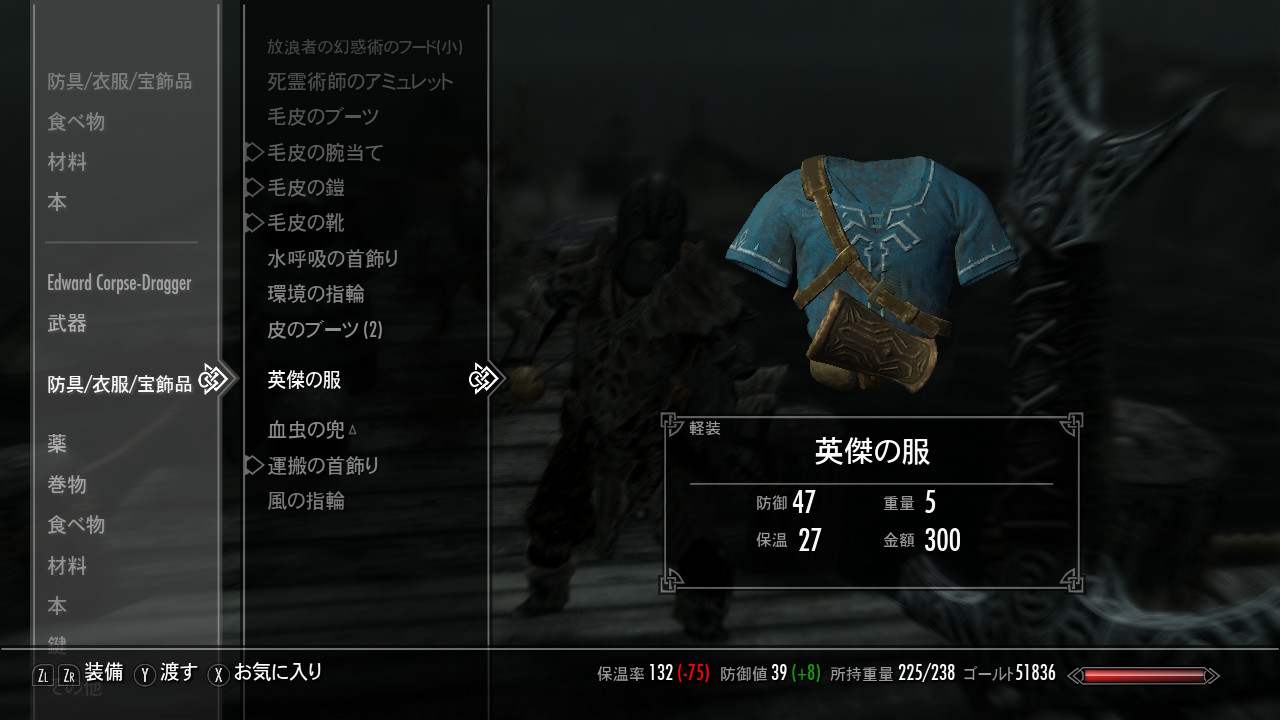
Task: Choose the 毛皮の靴 entry
Action: pyautogui.click(x=306, y=223)
